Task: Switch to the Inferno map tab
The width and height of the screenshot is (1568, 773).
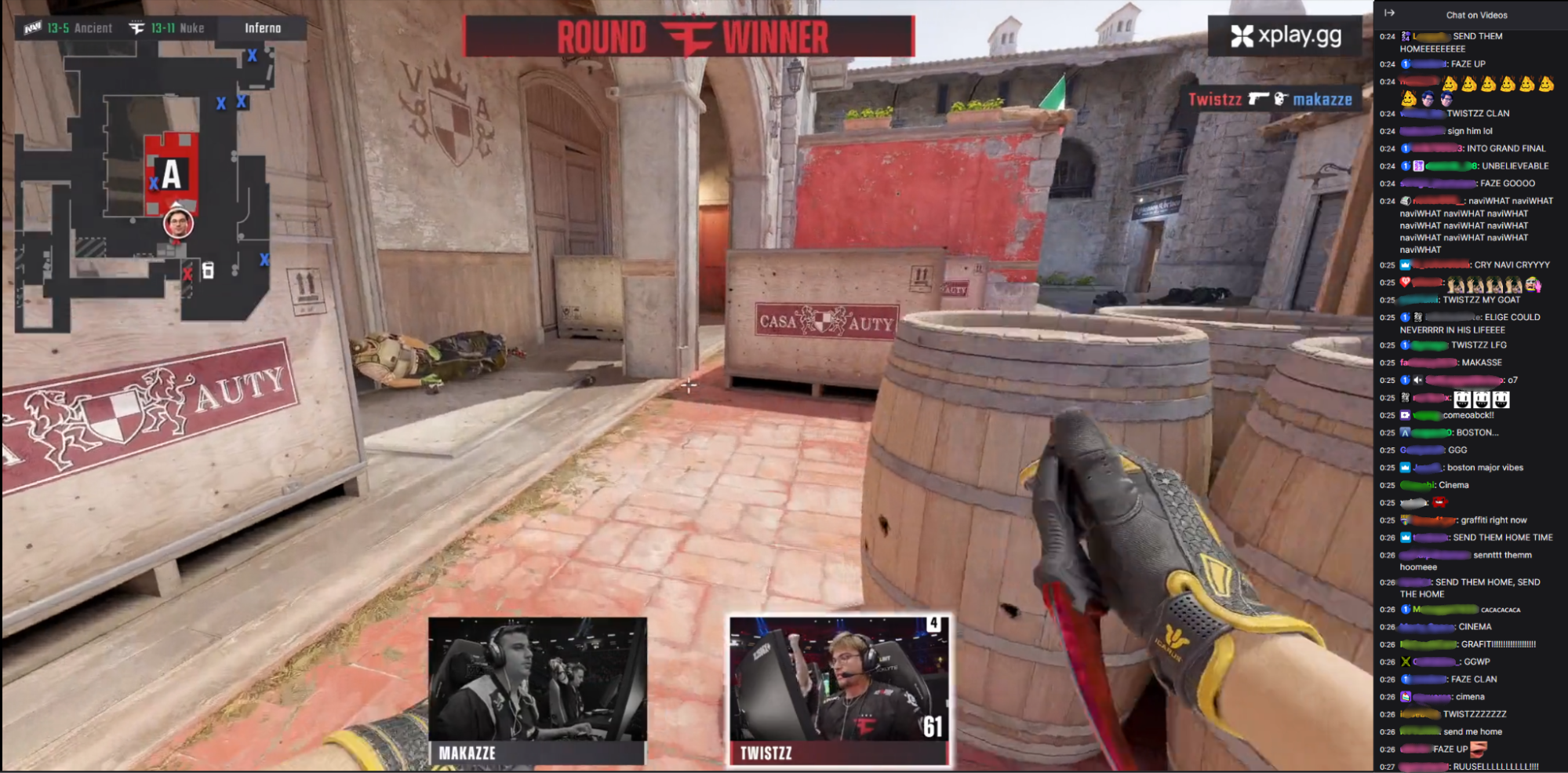Action: pyautogui.click(x=262, y=28)
